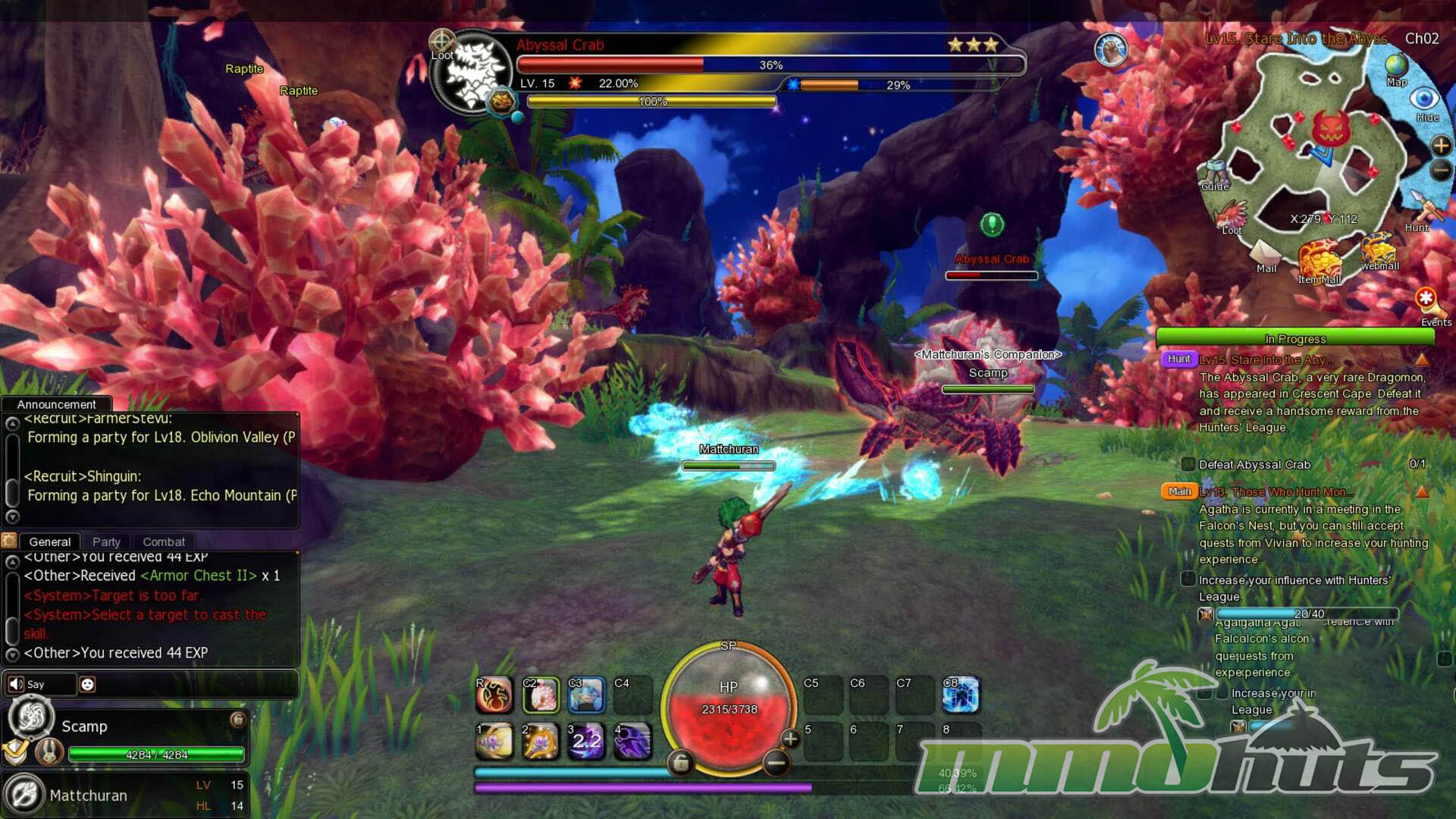Open the world Map from the minimap
The image size is (1456, 819).
(x=1396, y=68)
